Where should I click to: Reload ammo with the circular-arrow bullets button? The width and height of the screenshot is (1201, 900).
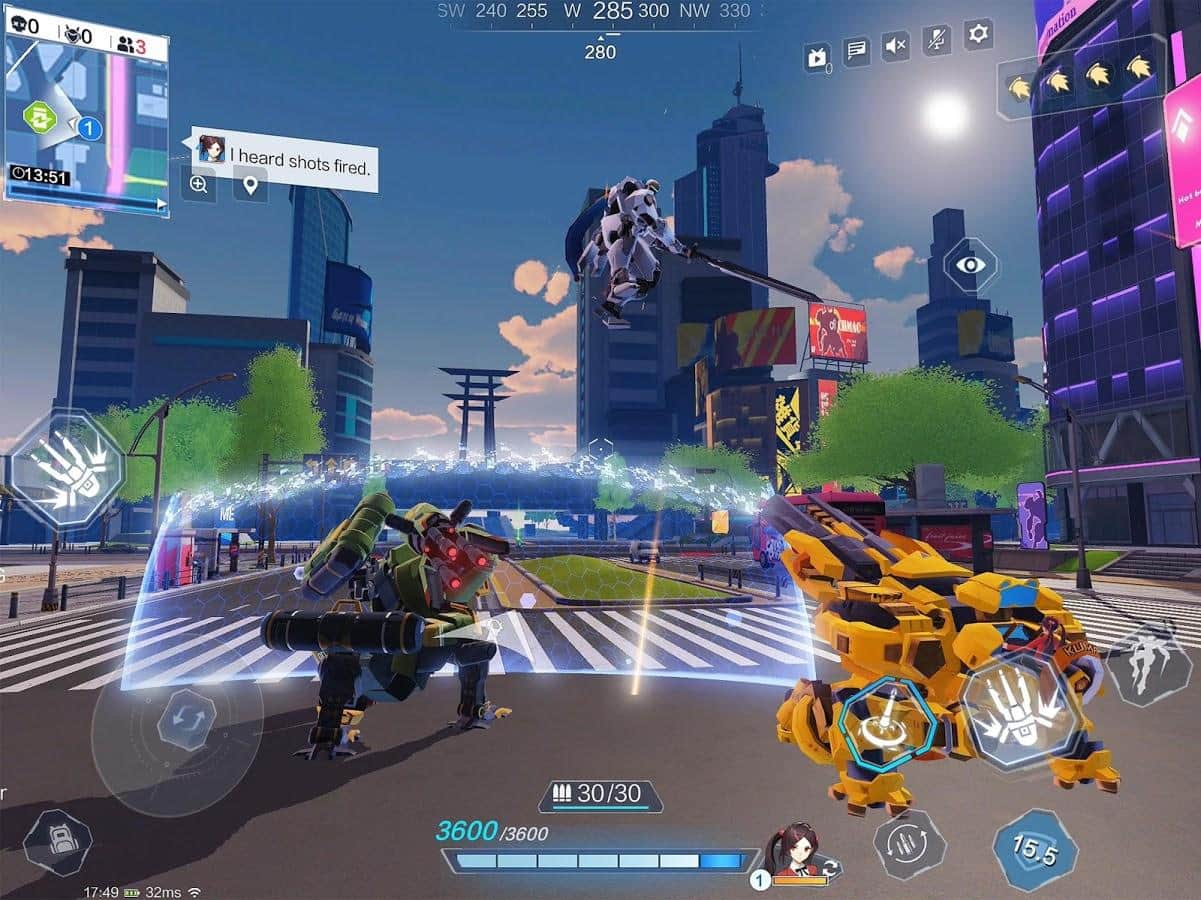coord(909,844)
